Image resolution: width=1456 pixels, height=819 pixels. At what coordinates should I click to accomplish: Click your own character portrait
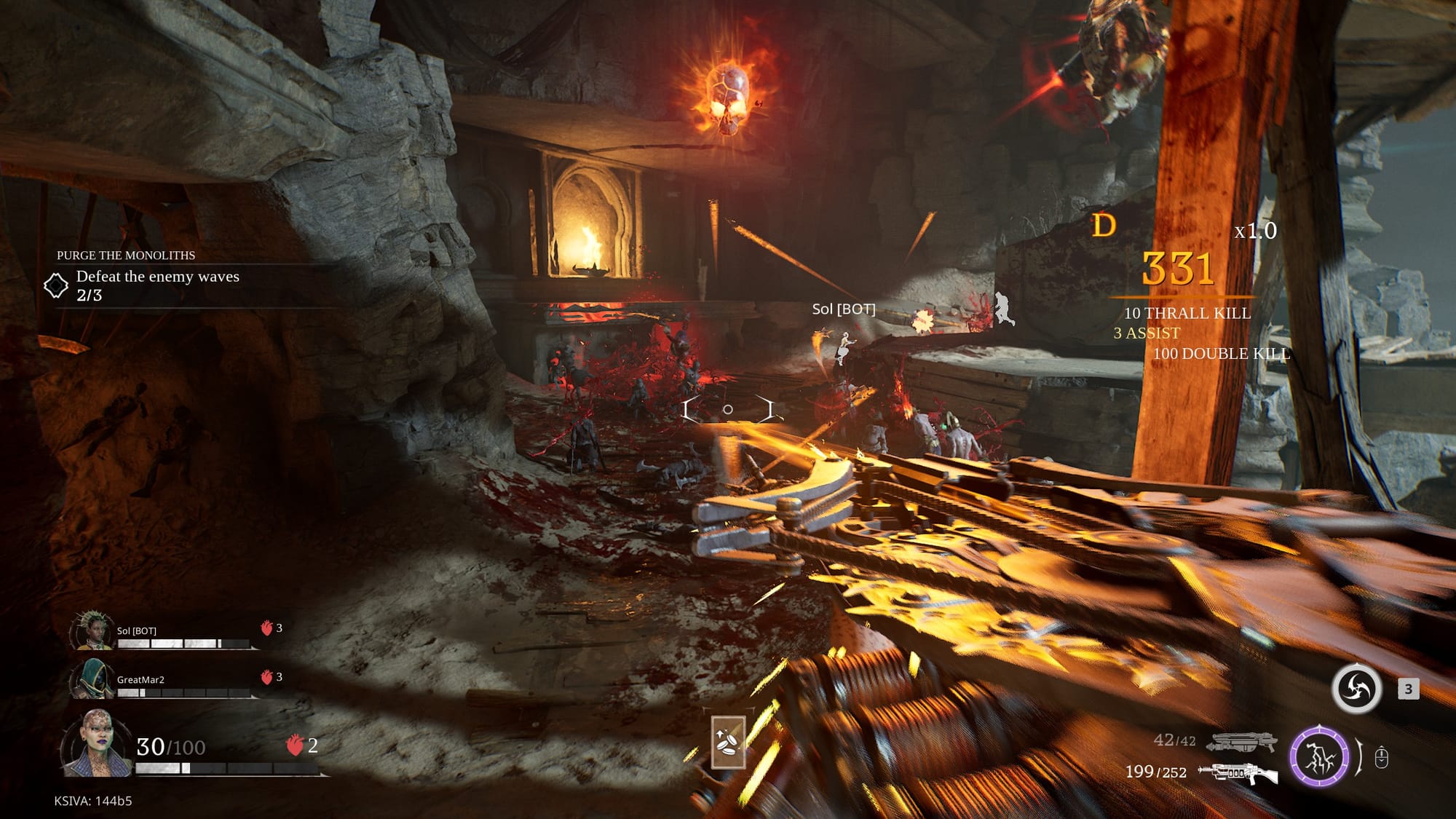[x=96, y=743]
